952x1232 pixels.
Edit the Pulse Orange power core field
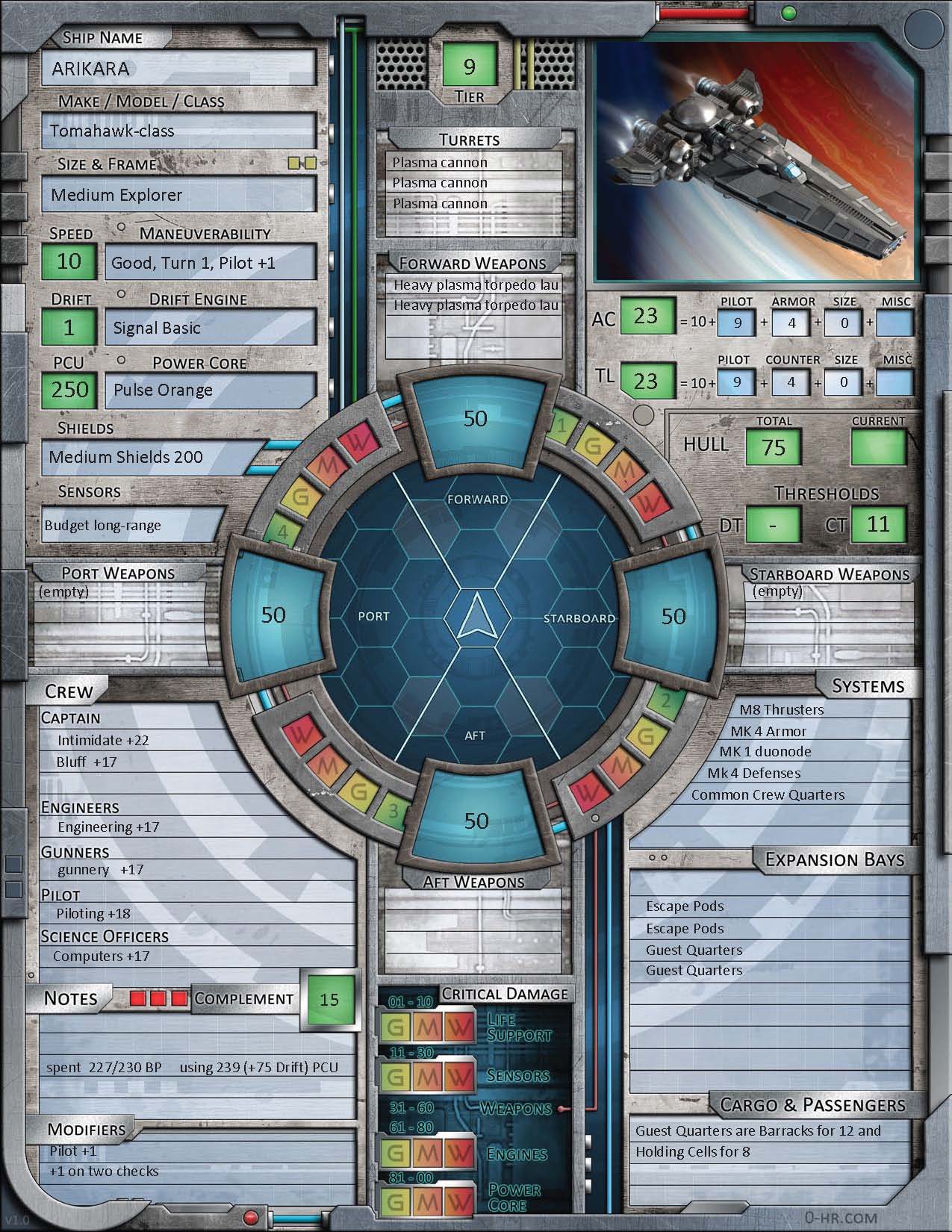pyautogui.click(x=210, y=390)
